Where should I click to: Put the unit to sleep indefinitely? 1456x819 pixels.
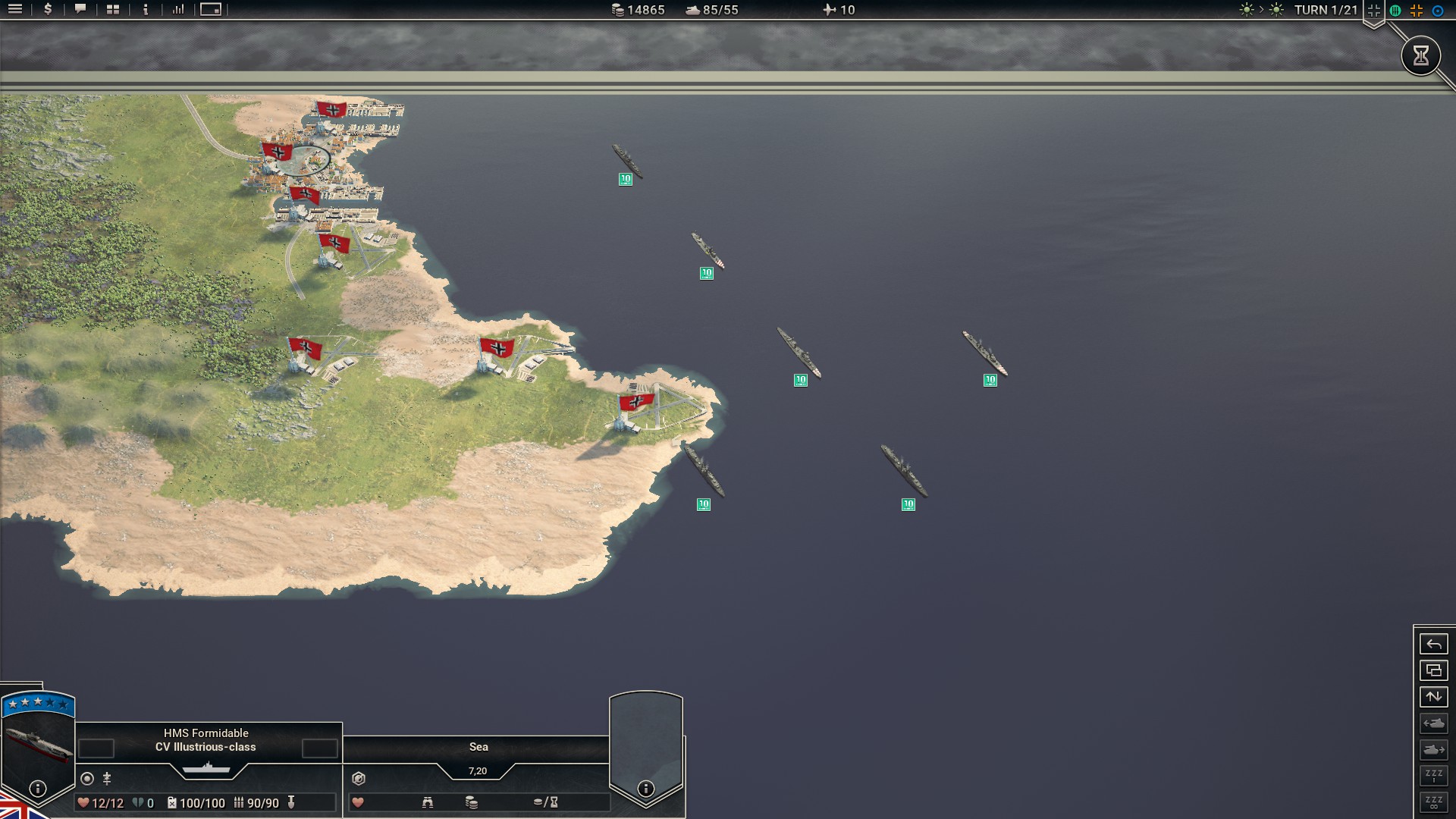point(1433,802)
